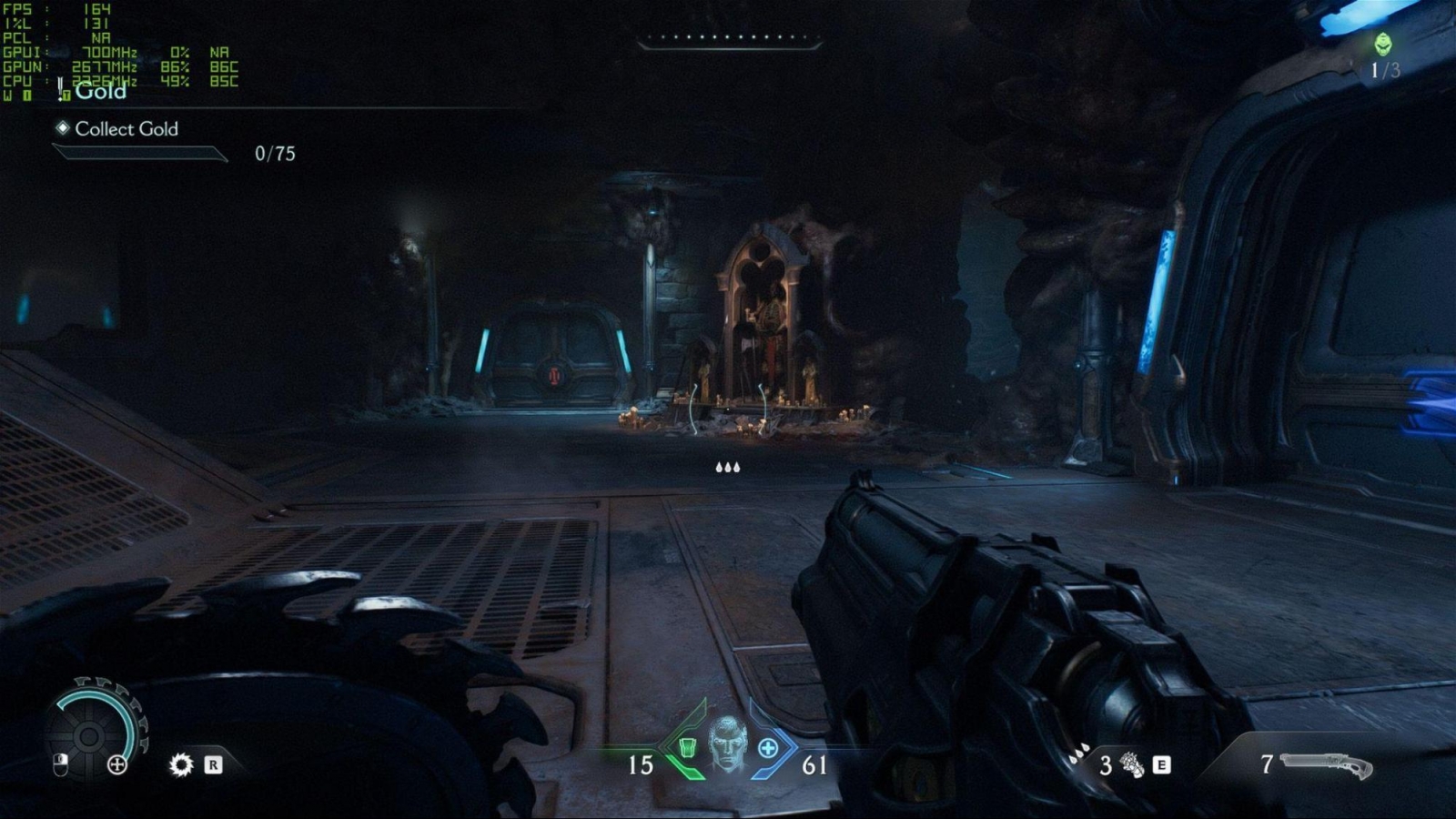This screenshot has height=819, width=1456.
Task: Select the crosshair icon on the ability wheel
Action: pos(116,765)
